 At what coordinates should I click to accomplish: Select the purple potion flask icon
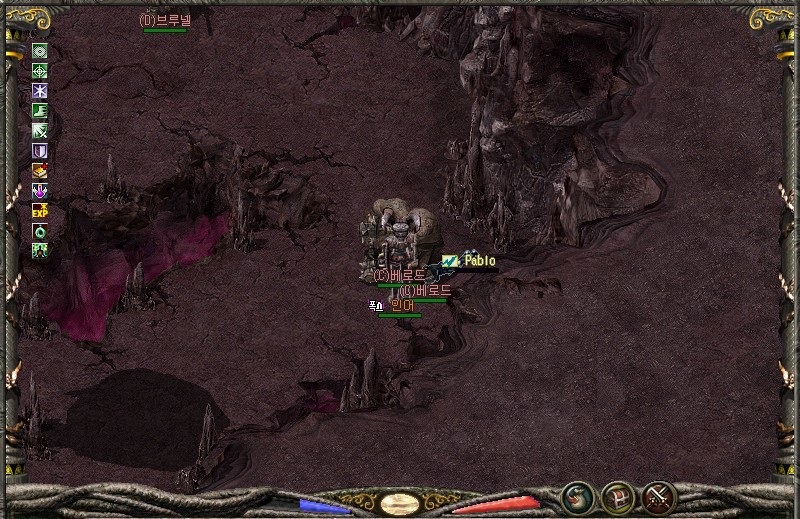40,191
